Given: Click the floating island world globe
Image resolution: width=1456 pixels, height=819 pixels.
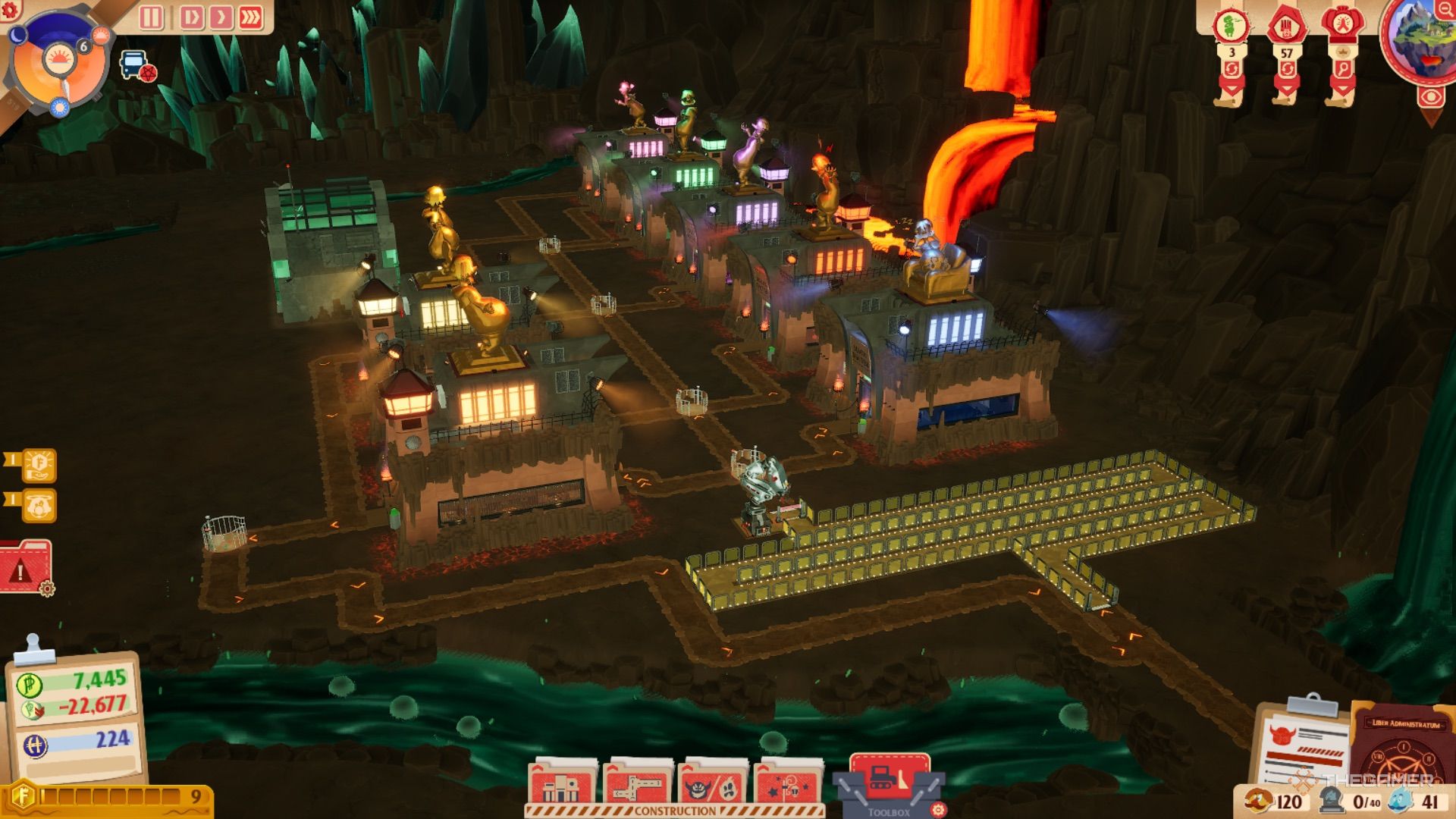Looking at the screenshot, I should pos(1417,38).
